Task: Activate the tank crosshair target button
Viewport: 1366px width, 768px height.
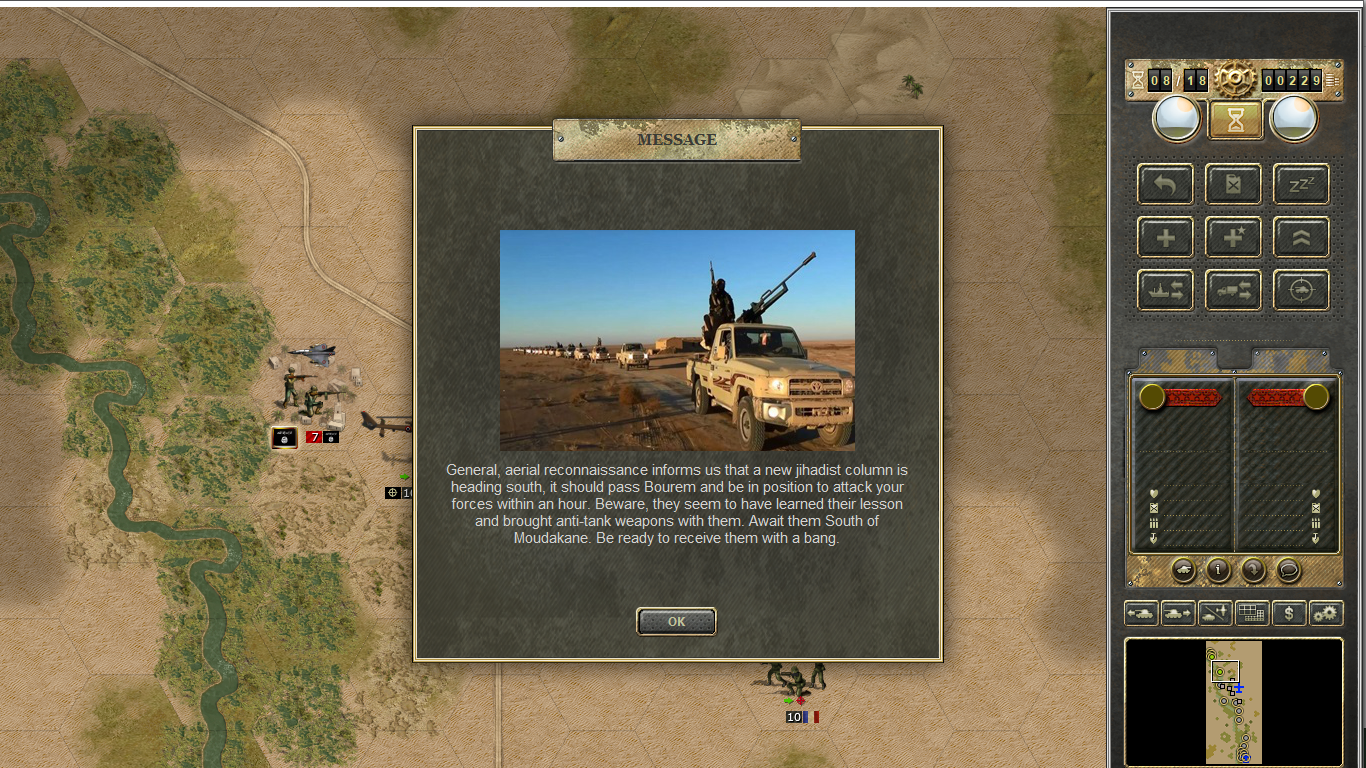Action: click(x=1301, y=290)
